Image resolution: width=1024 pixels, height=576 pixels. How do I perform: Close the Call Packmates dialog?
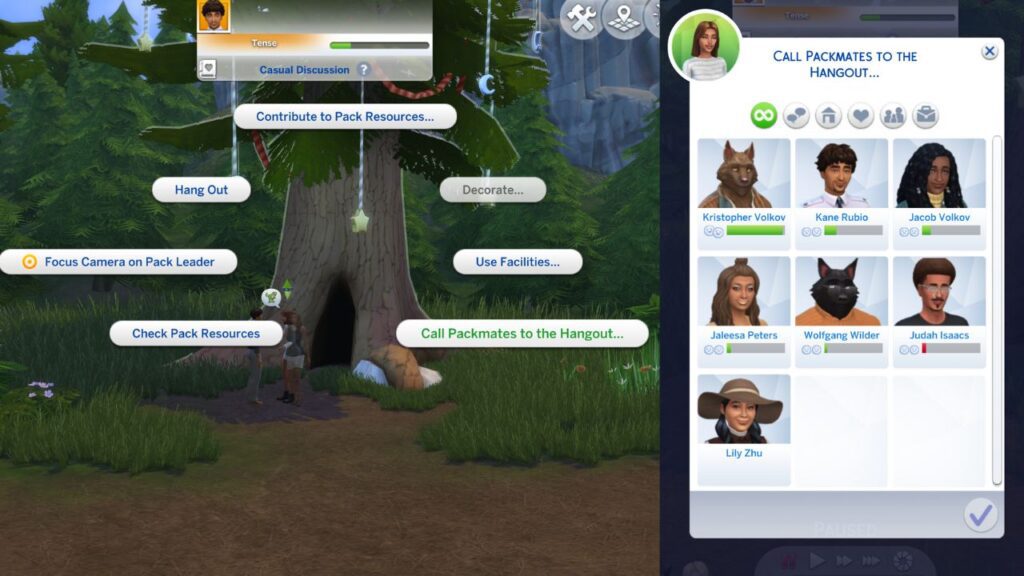989,52
